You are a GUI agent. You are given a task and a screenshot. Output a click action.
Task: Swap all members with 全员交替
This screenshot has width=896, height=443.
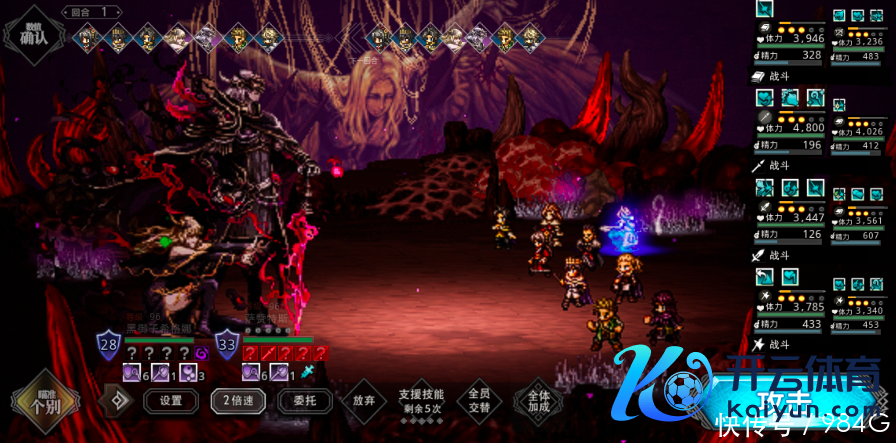(x=479, y=401)
